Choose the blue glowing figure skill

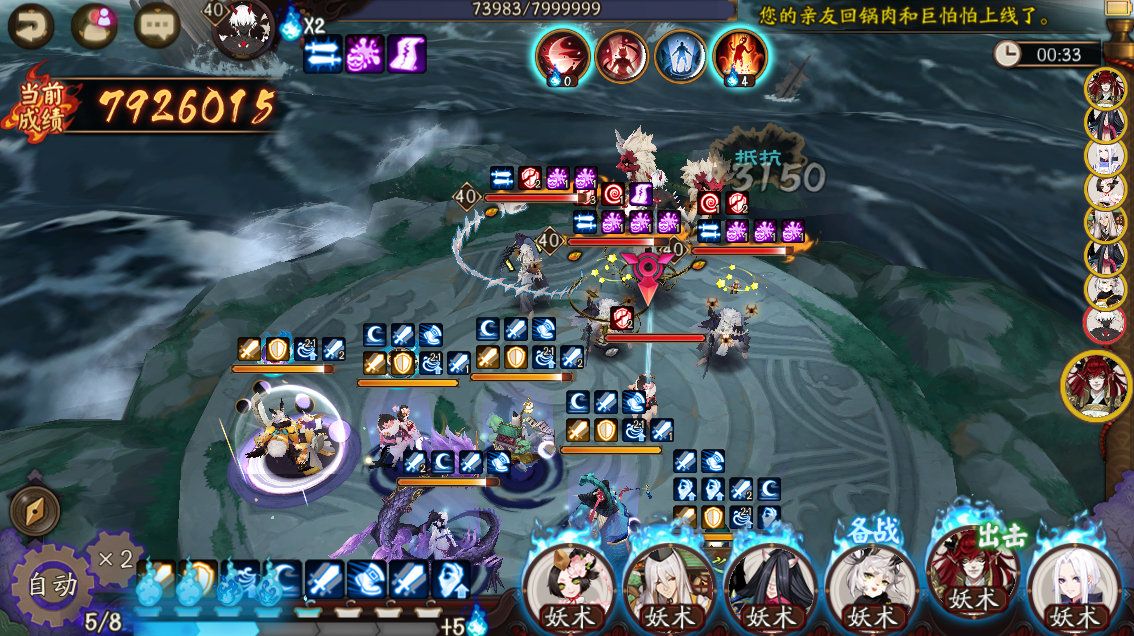tap(680, 56)
